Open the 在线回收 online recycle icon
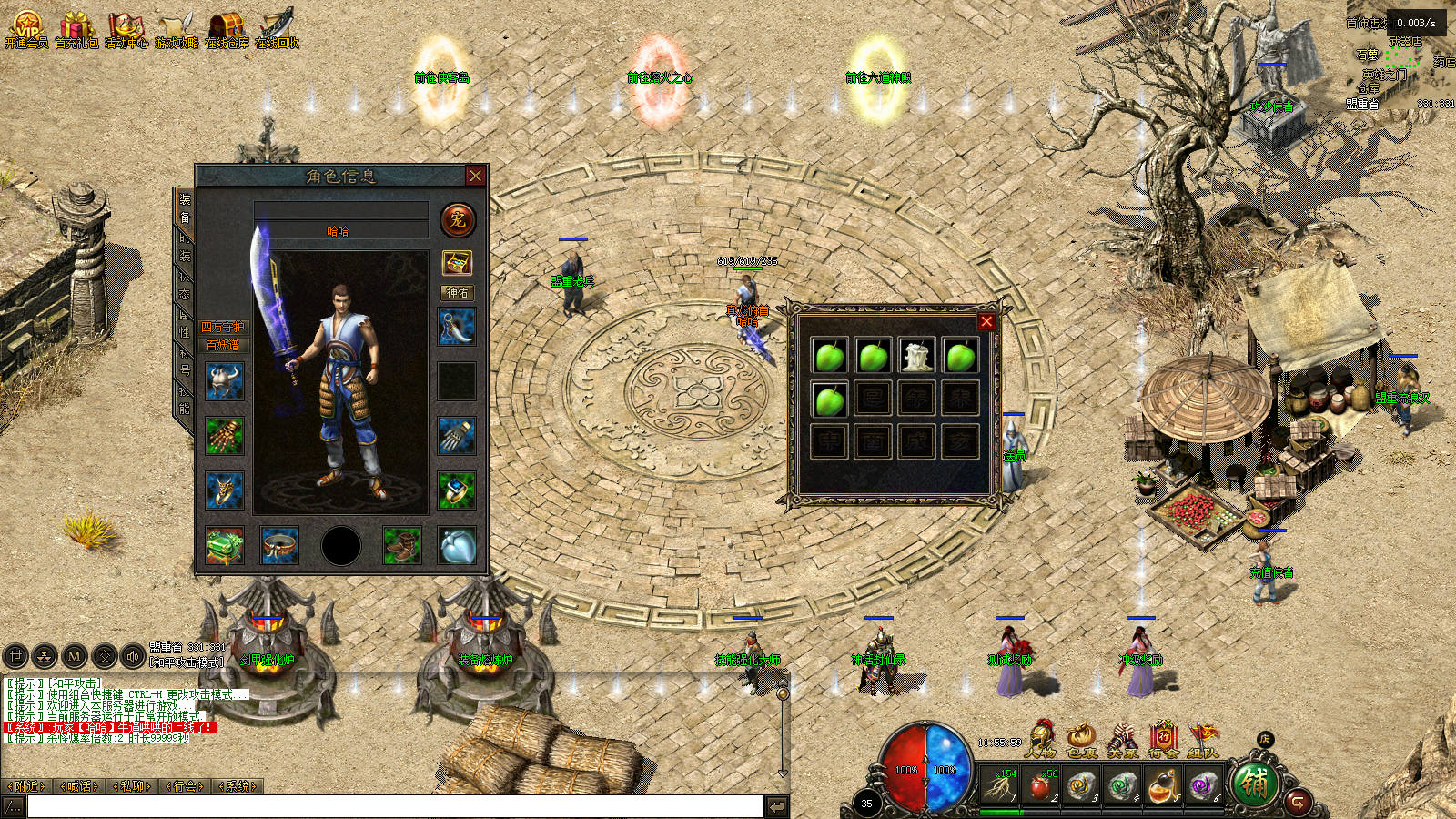Viewport: 1456px width, 819px height. click(x=278, y=29)
